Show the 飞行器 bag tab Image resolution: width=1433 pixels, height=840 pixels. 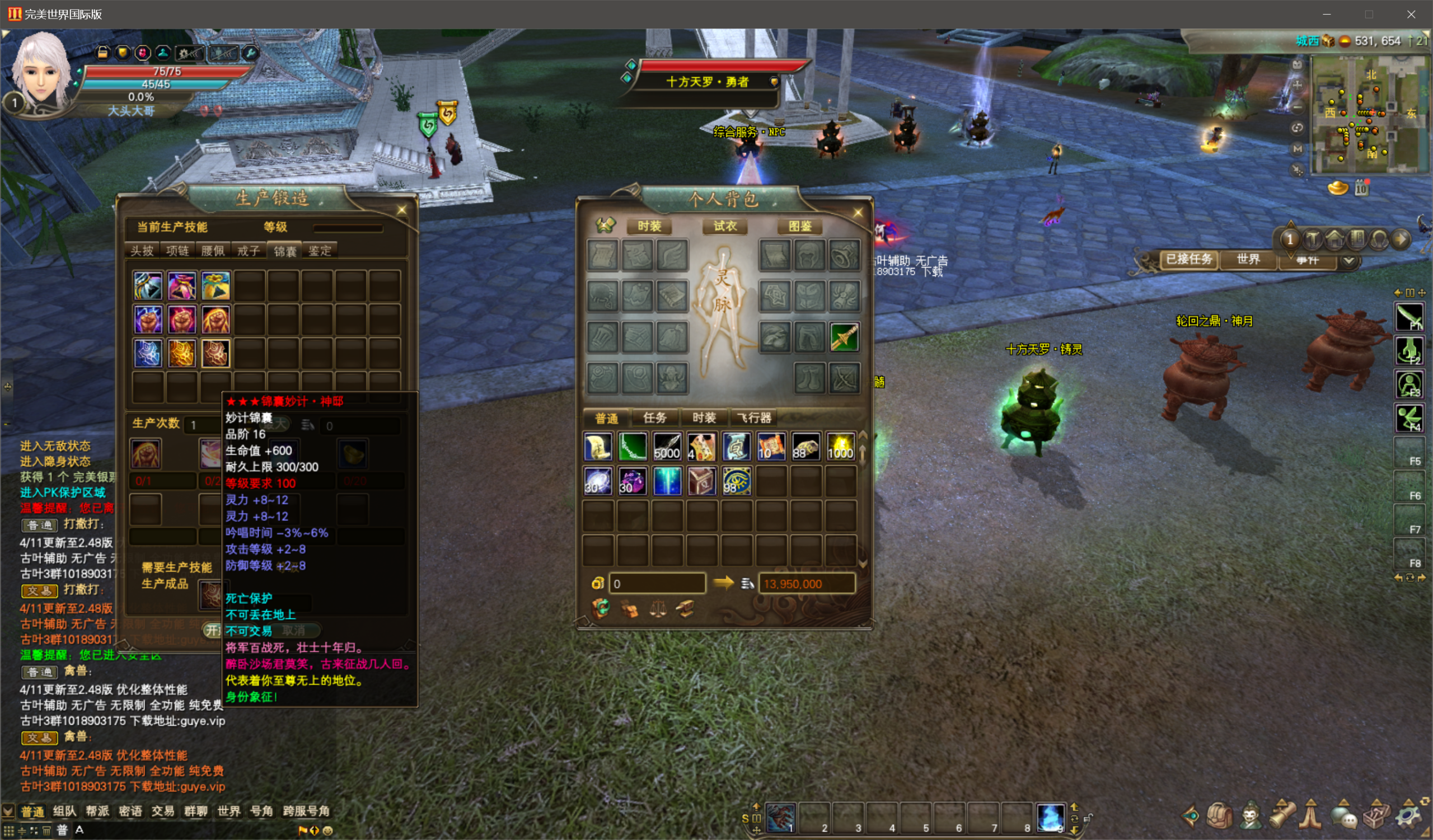[754, 417]
